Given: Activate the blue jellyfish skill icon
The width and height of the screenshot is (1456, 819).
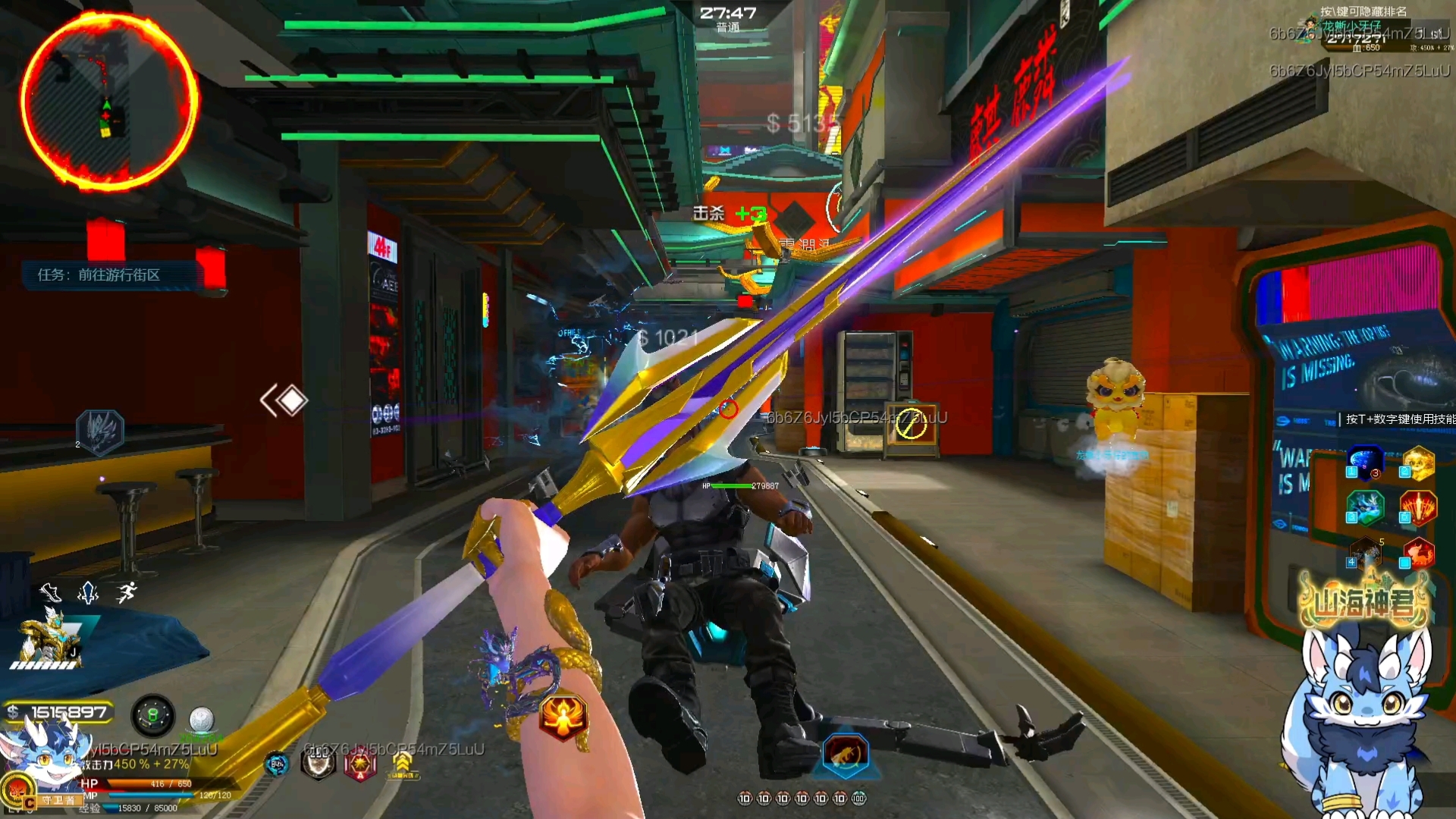Looking at the screenshot, I should click(x=1365, y=463).
